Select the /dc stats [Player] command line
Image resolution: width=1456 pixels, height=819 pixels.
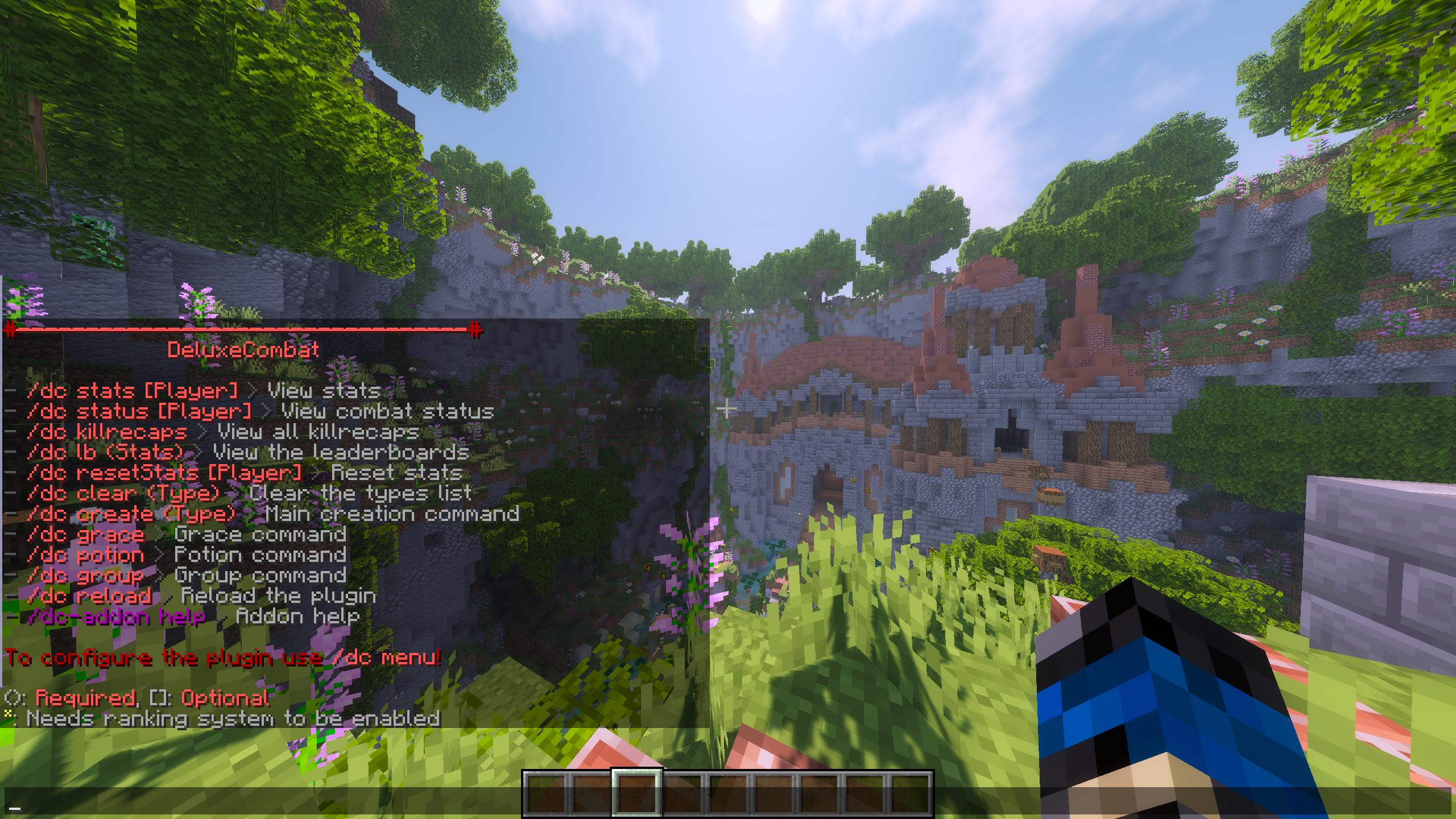coord(132,391)
